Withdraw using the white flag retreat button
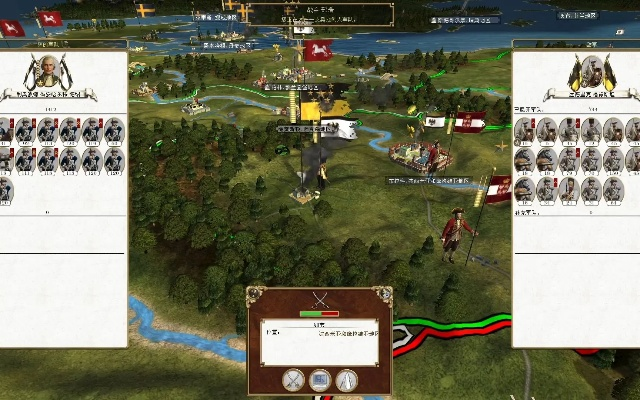 click(347, 379)
